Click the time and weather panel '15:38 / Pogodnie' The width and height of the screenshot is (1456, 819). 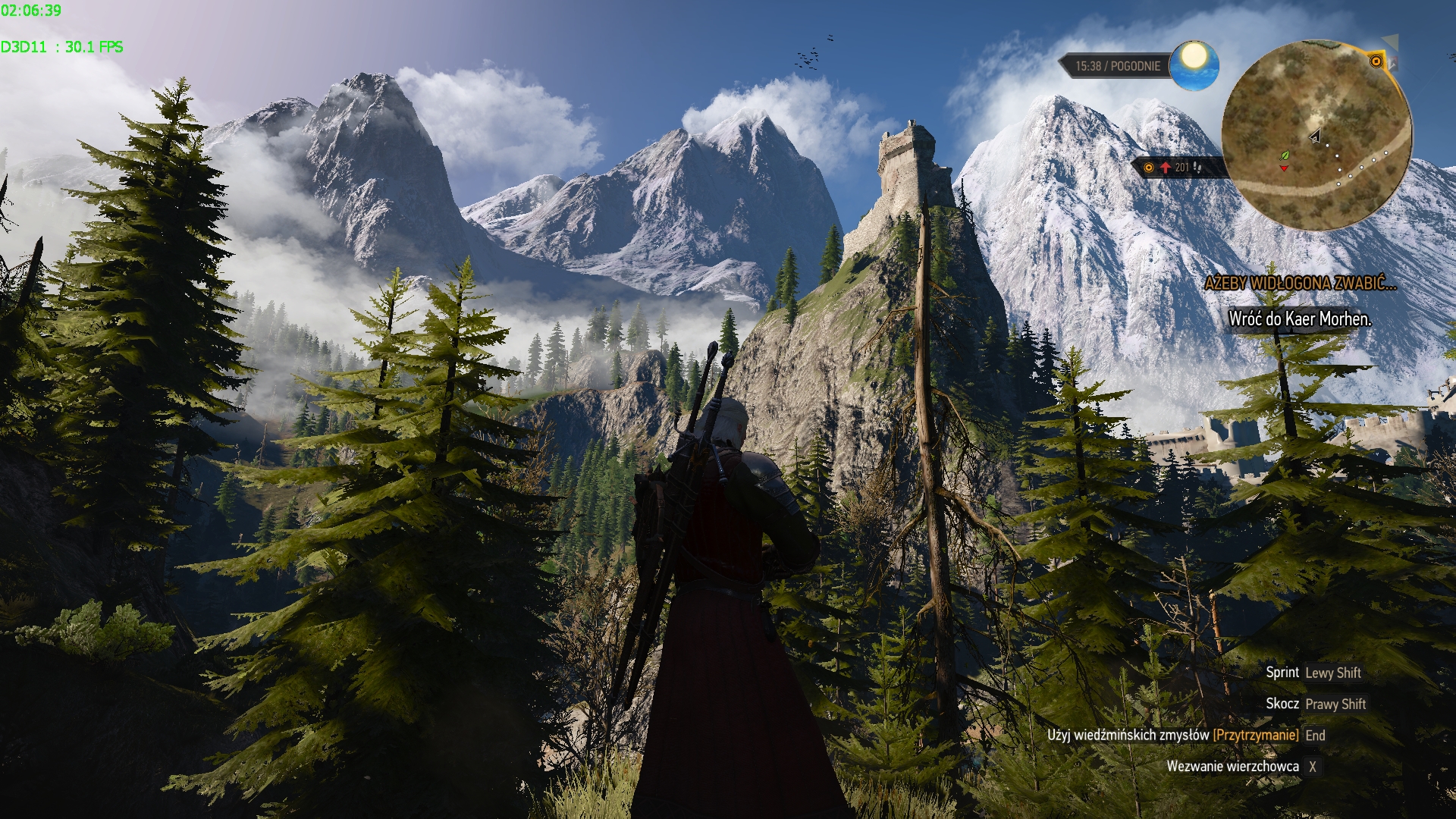pyautogui.click(x=1117, y=66)
